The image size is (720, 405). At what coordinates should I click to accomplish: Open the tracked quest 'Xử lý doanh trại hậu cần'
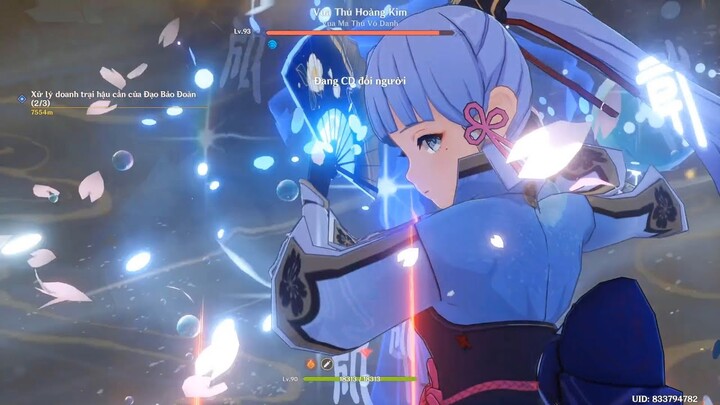[x=112, y=97]
